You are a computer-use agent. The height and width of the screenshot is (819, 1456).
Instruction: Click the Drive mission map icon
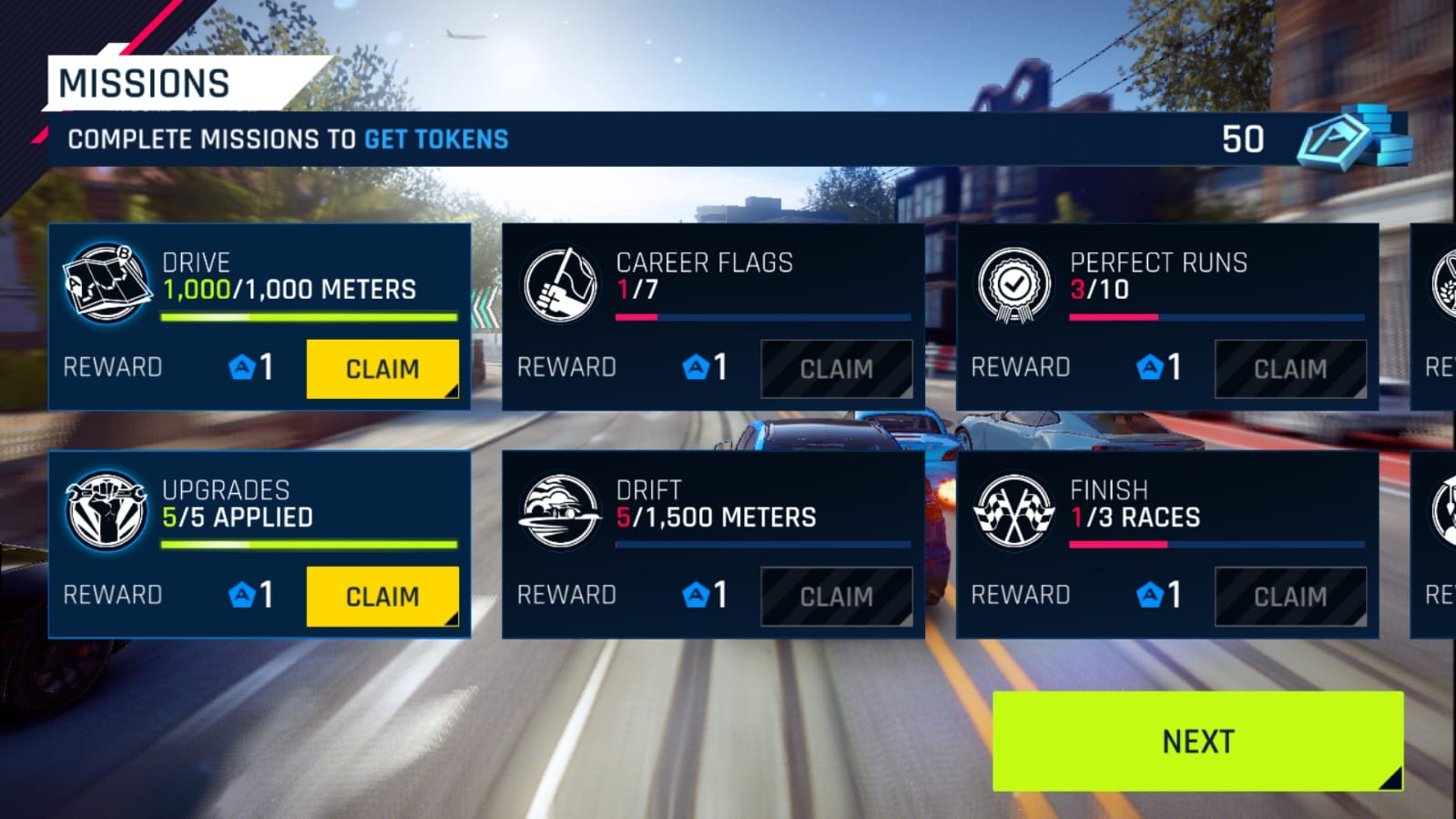[107, 282]
